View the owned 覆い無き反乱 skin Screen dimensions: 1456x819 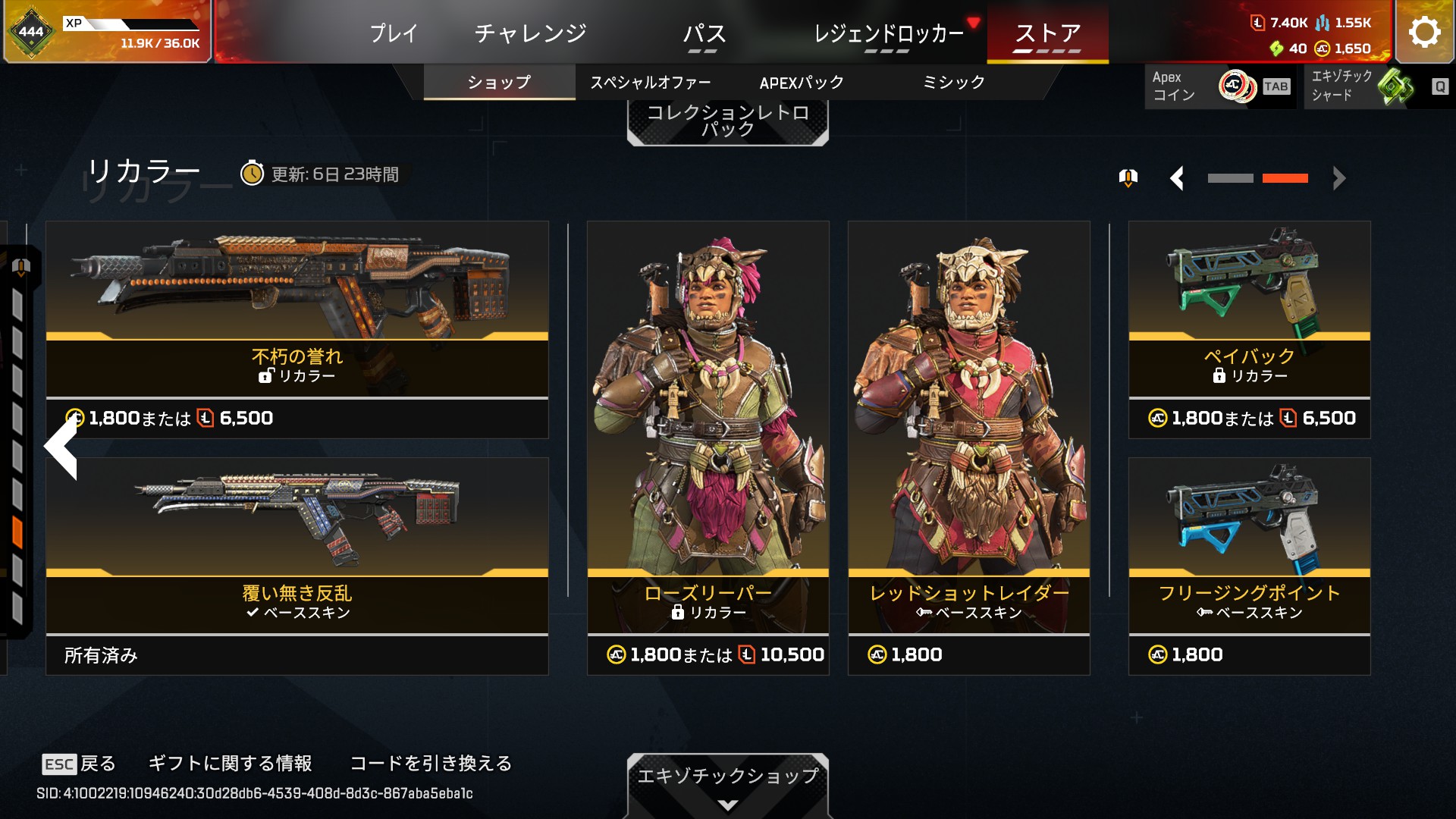[297, 566]
